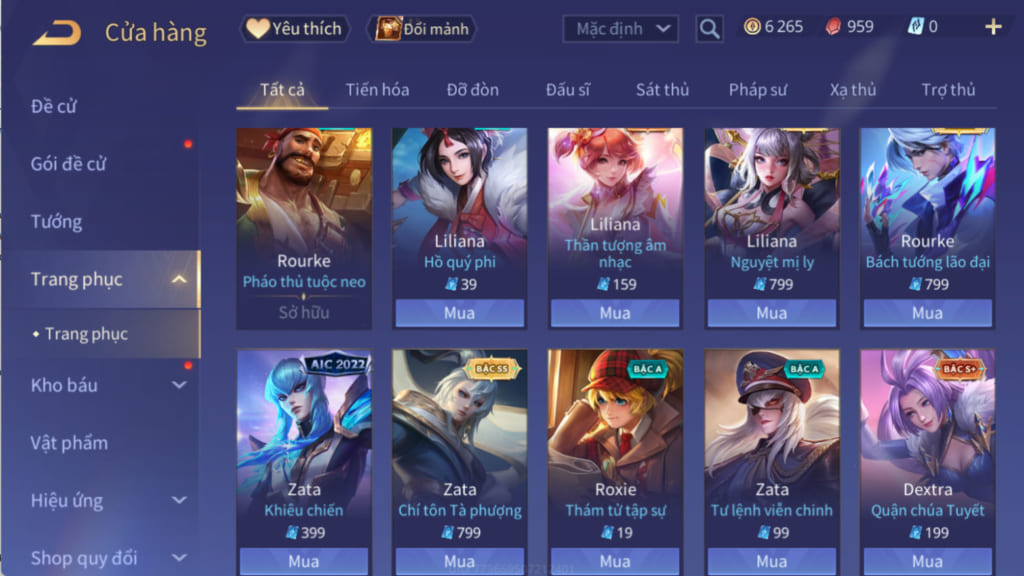Open the Vật phẩm items section

(69, 443)
